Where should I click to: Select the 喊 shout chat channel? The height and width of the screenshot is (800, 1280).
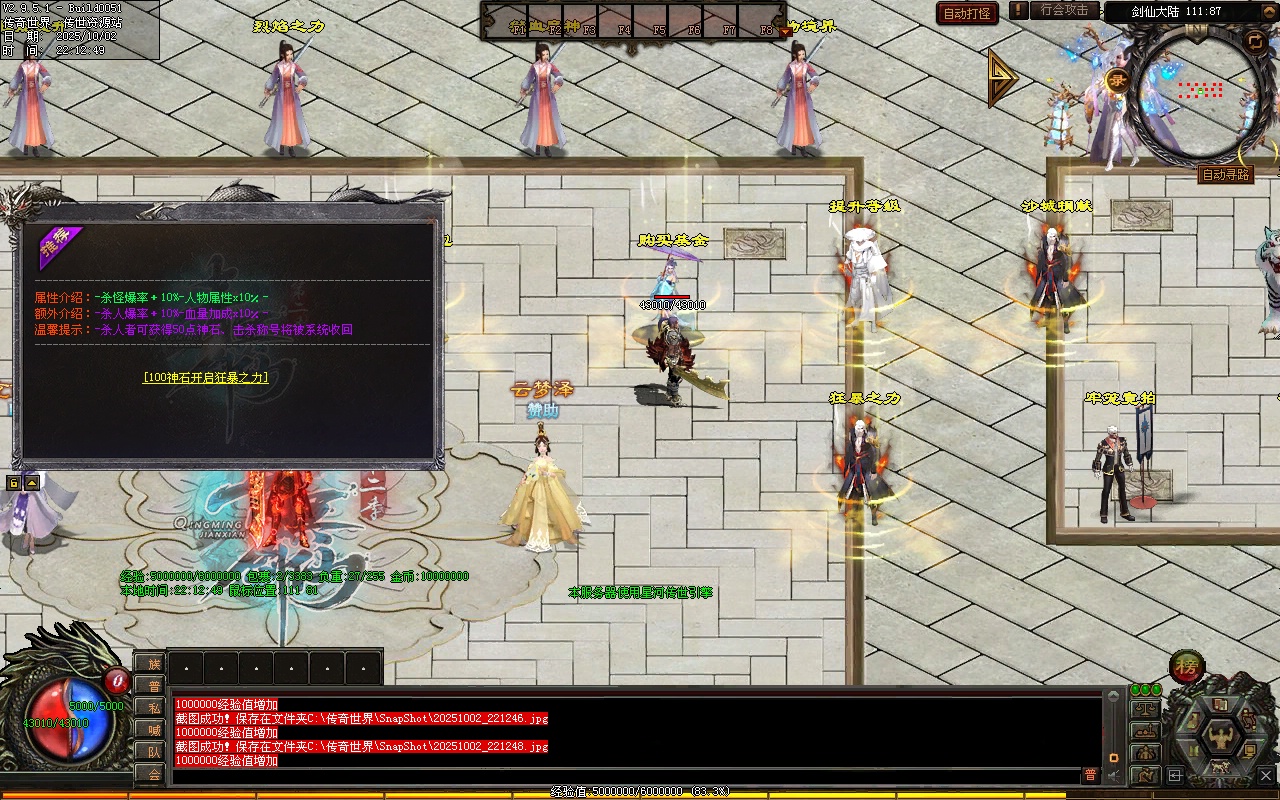[153, 730]
